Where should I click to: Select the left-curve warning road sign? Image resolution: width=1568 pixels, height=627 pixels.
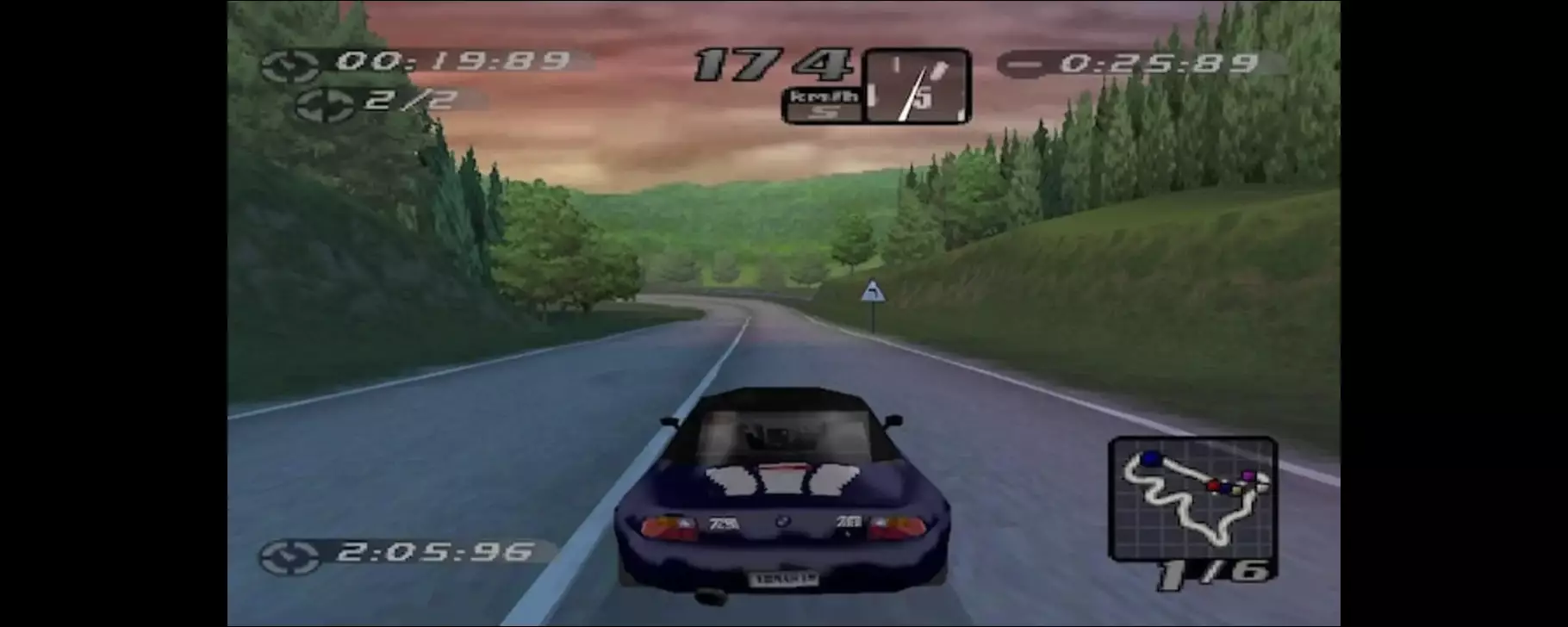point(875,289)
